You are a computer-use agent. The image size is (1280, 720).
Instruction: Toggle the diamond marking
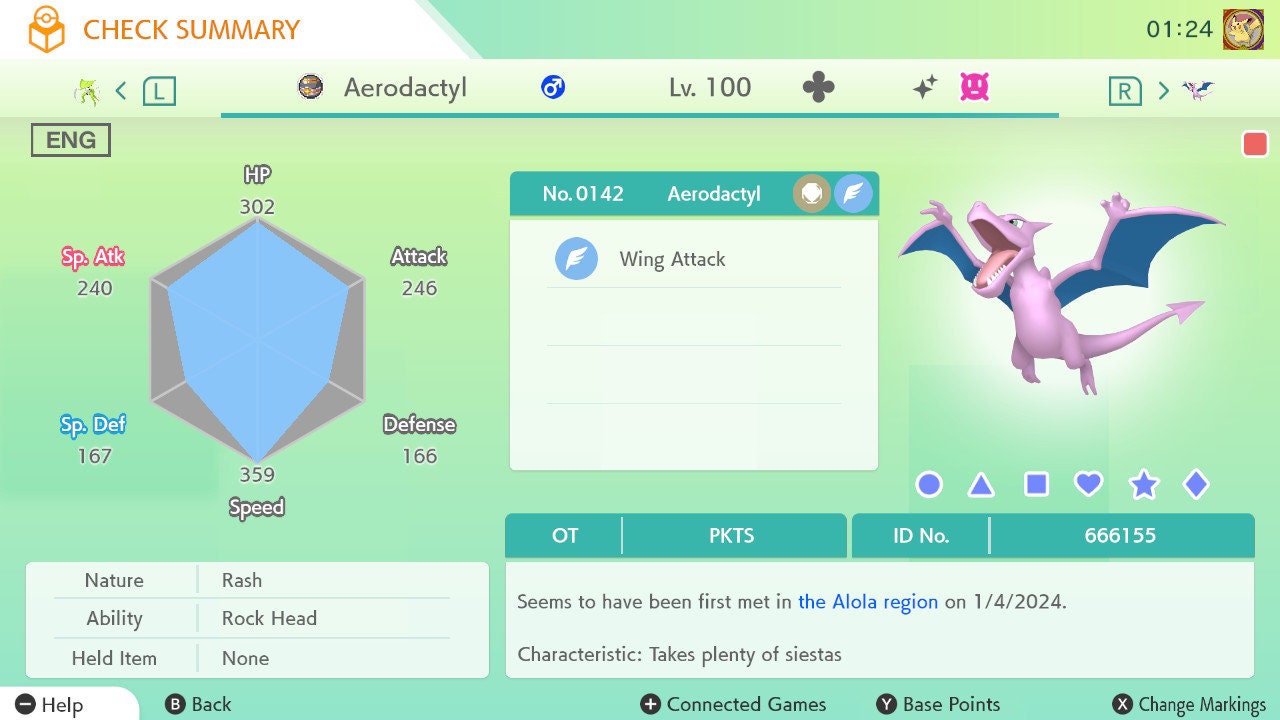(x=1196, y=485)
